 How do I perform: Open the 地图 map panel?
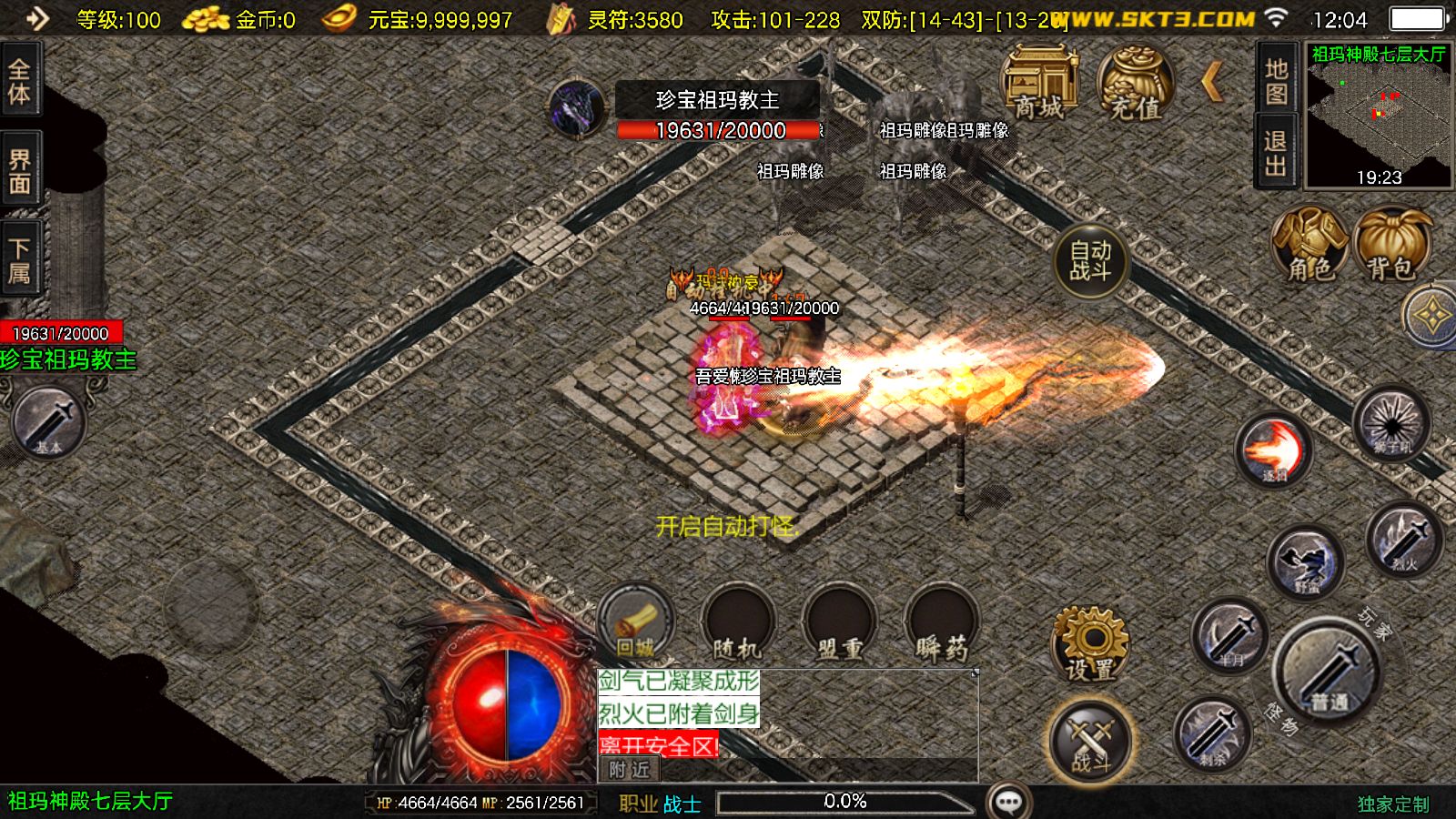click(1276, 81)
